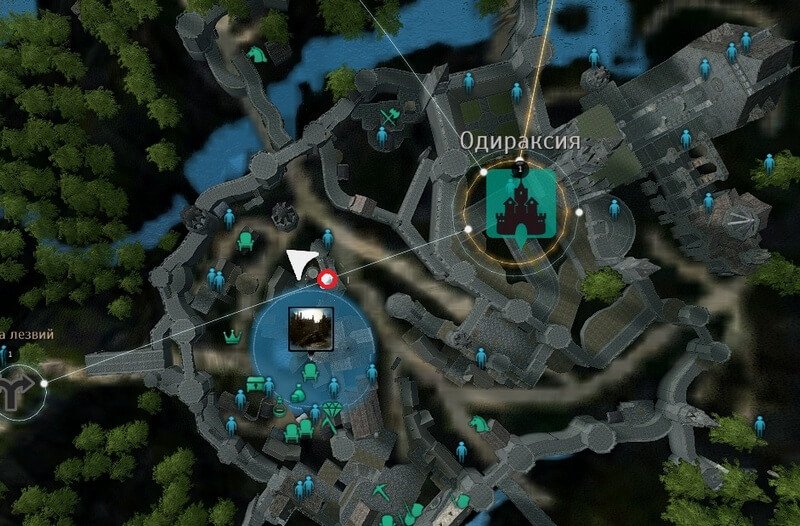
Task: Select the crossed axes map marker
Action: pos(388,119)
